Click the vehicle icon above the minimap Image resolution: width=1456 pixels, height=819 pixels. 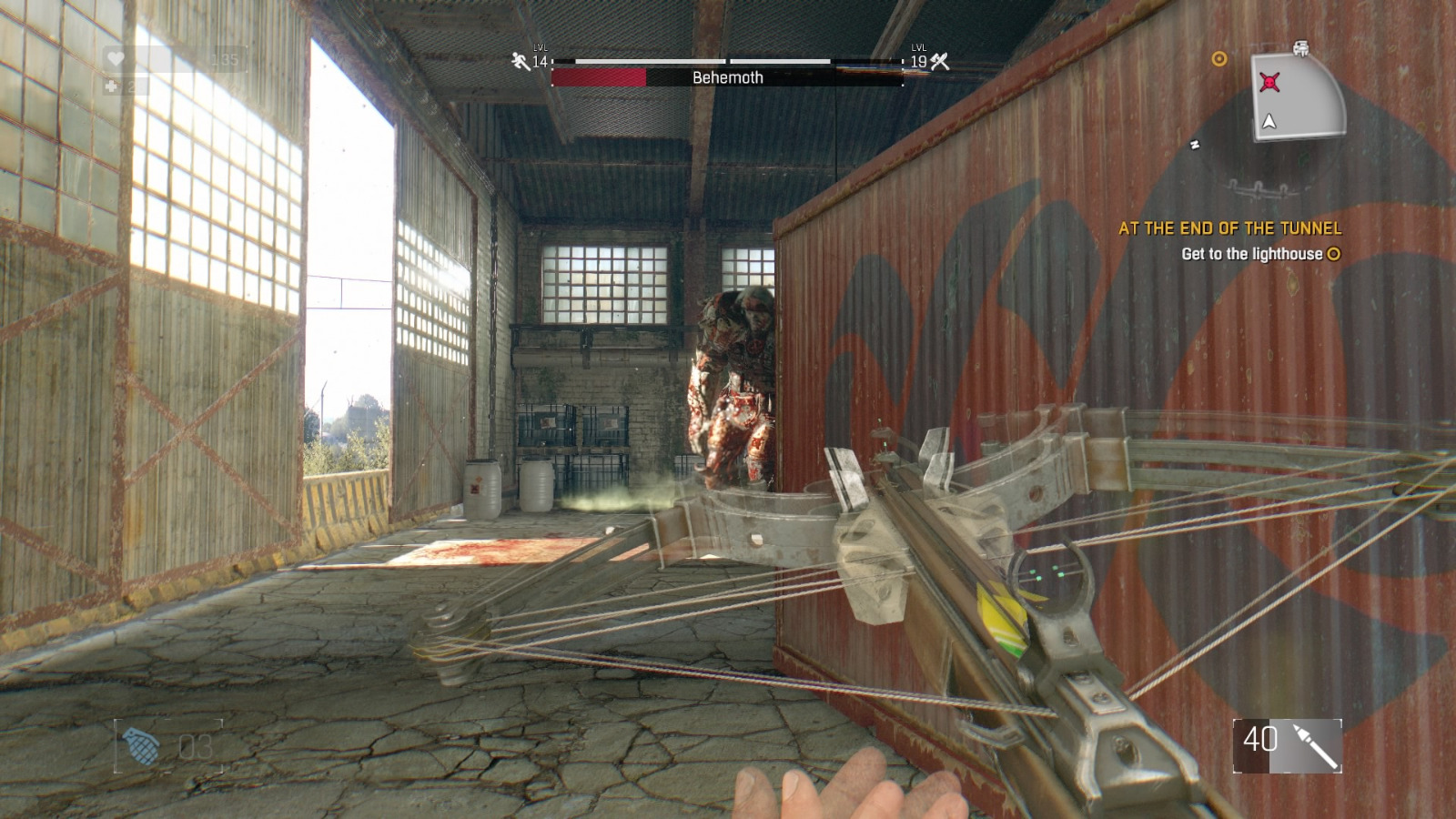click(1299, 47)
